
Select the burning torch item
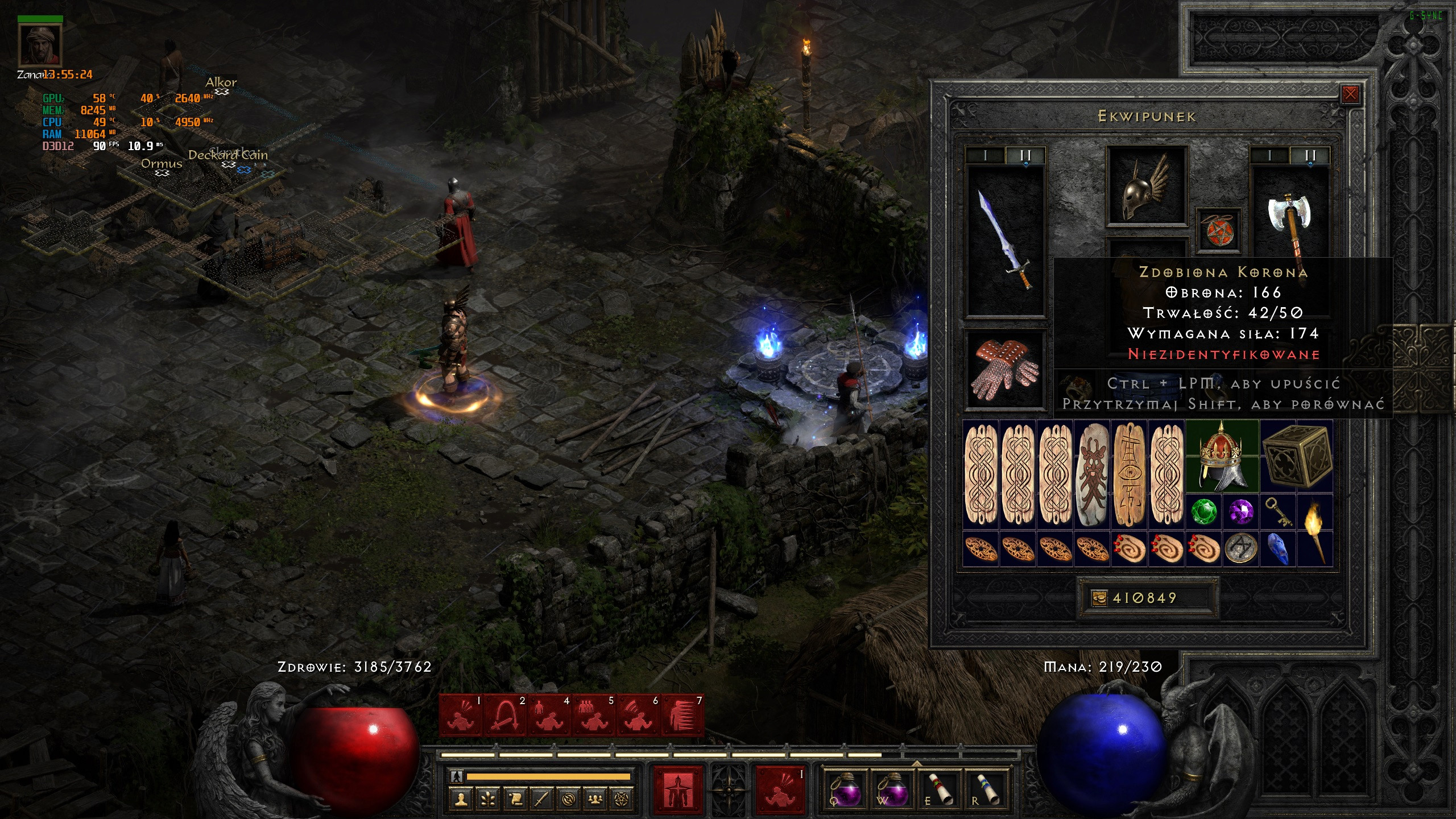coord(1315,529)
